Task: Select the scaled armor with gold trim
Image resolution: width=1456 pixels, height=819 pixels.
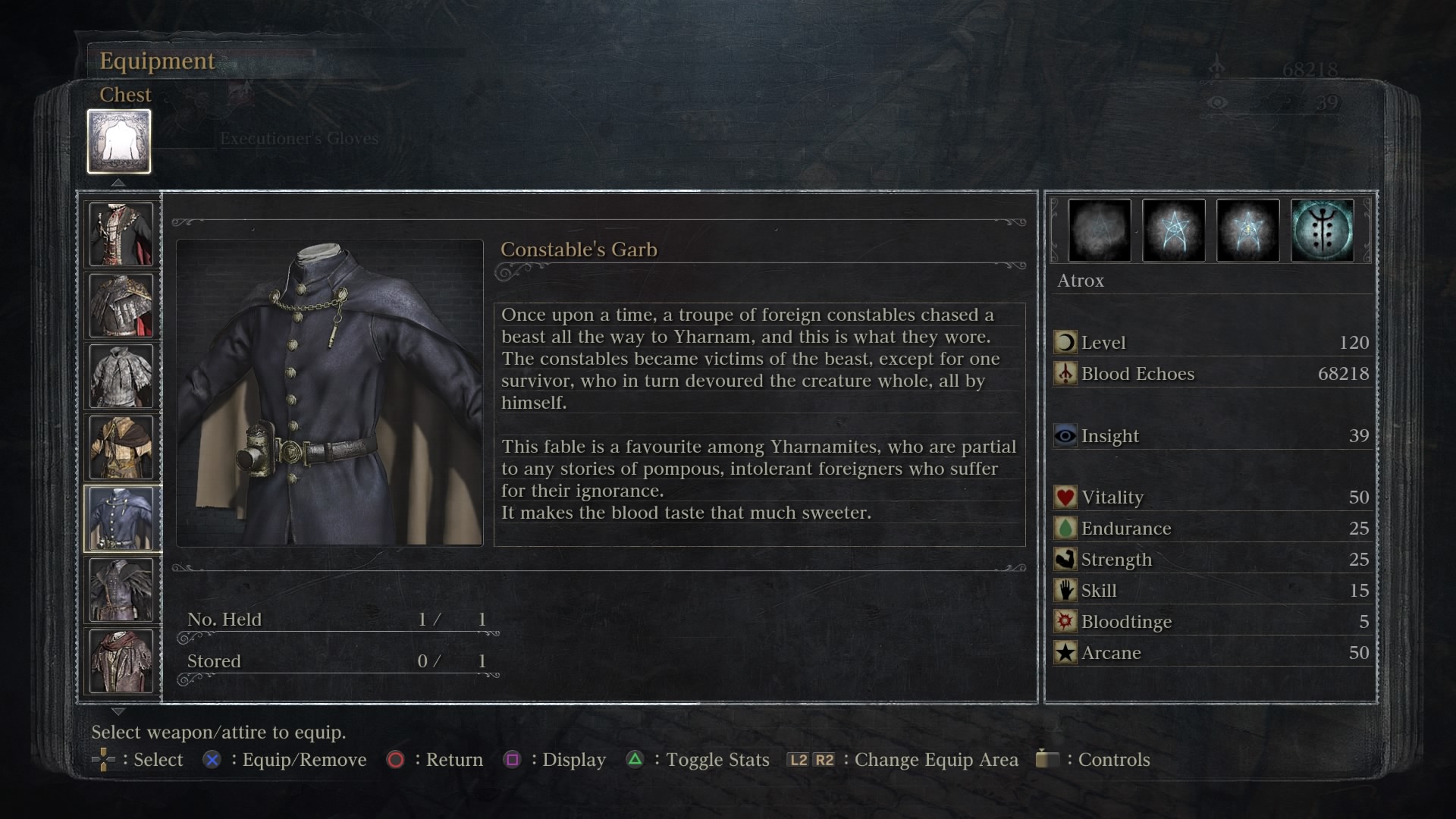Action: pos(121,305)
